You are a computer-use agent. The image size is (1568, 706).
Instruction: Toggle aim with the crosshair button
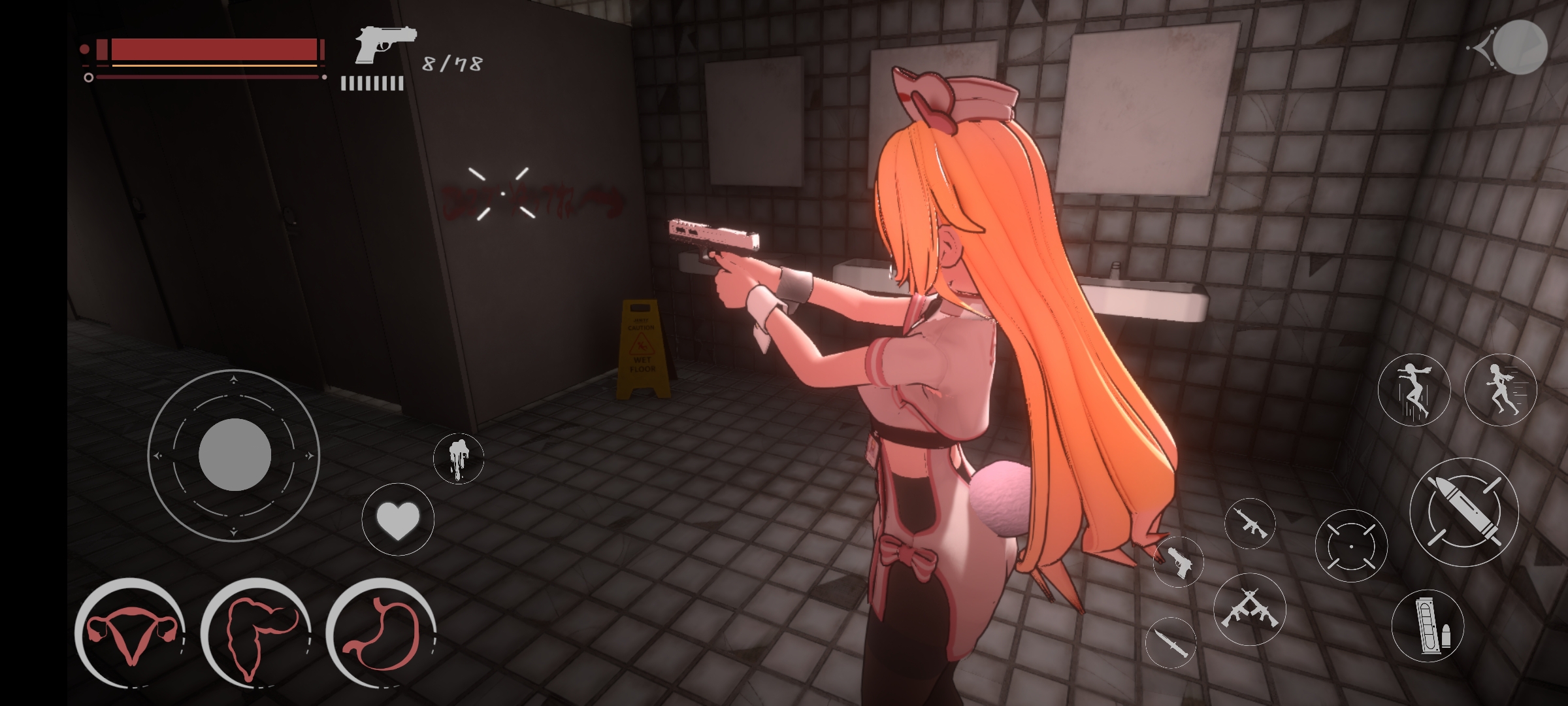point(1351,546)
